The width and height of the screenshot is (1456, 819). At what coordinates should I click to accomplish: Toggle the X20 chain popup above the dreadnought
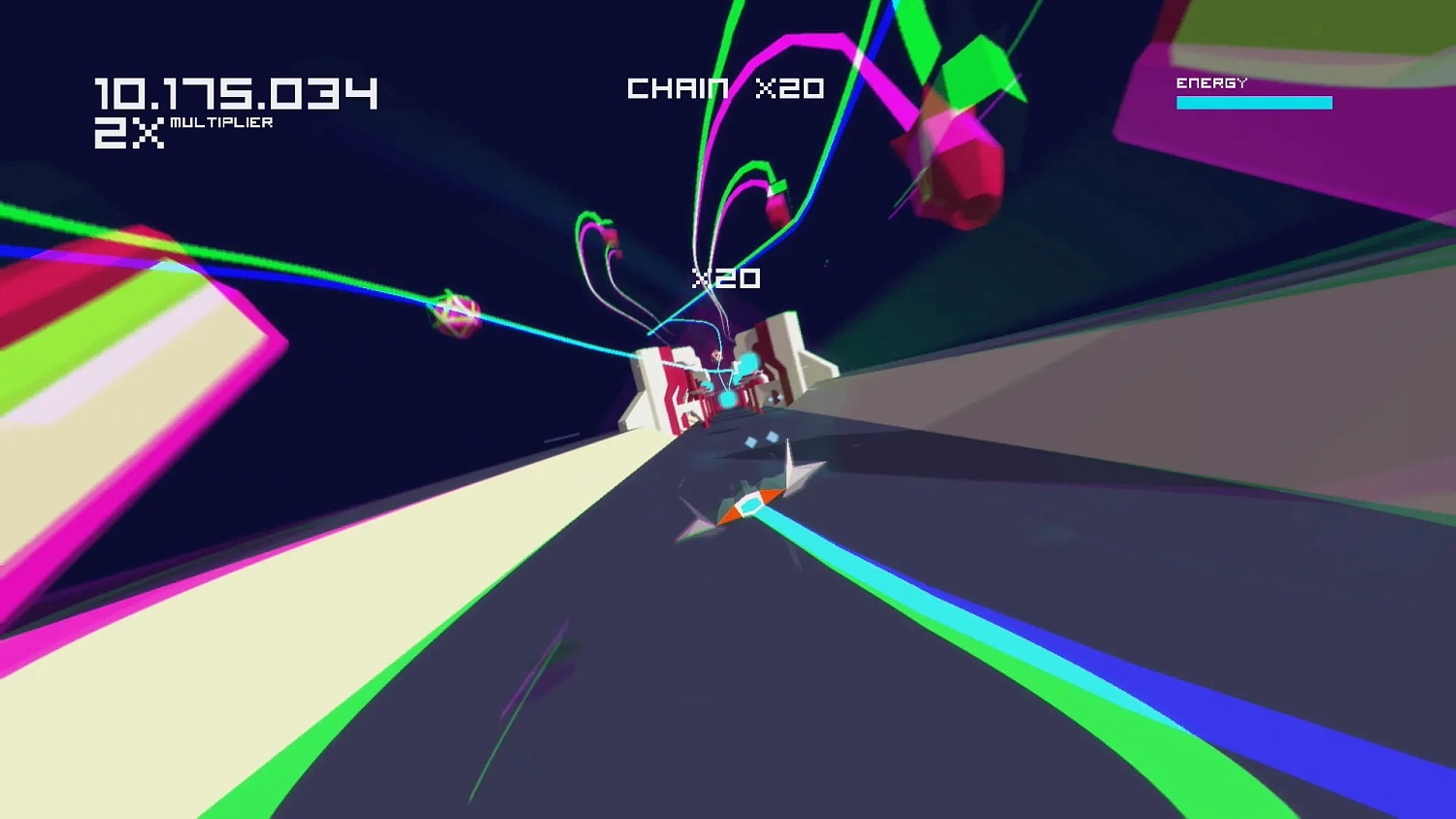click(x=725, y=279)
